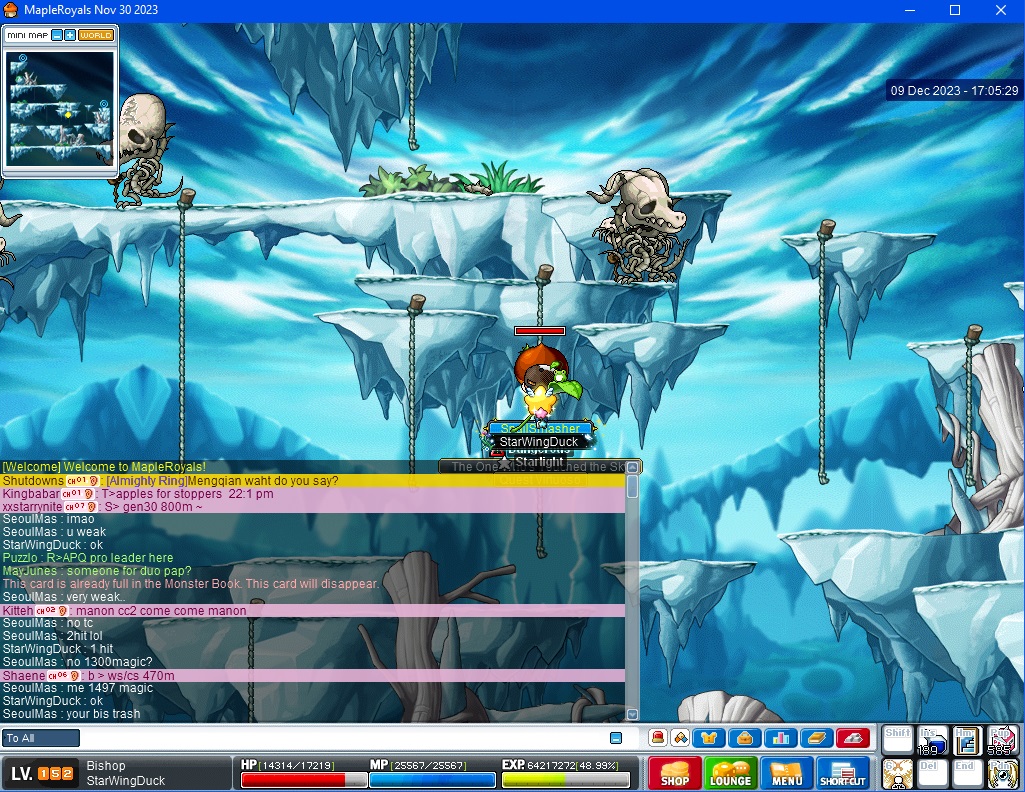Use the blue potion quickslot on Ins

(x=932, y=740)
